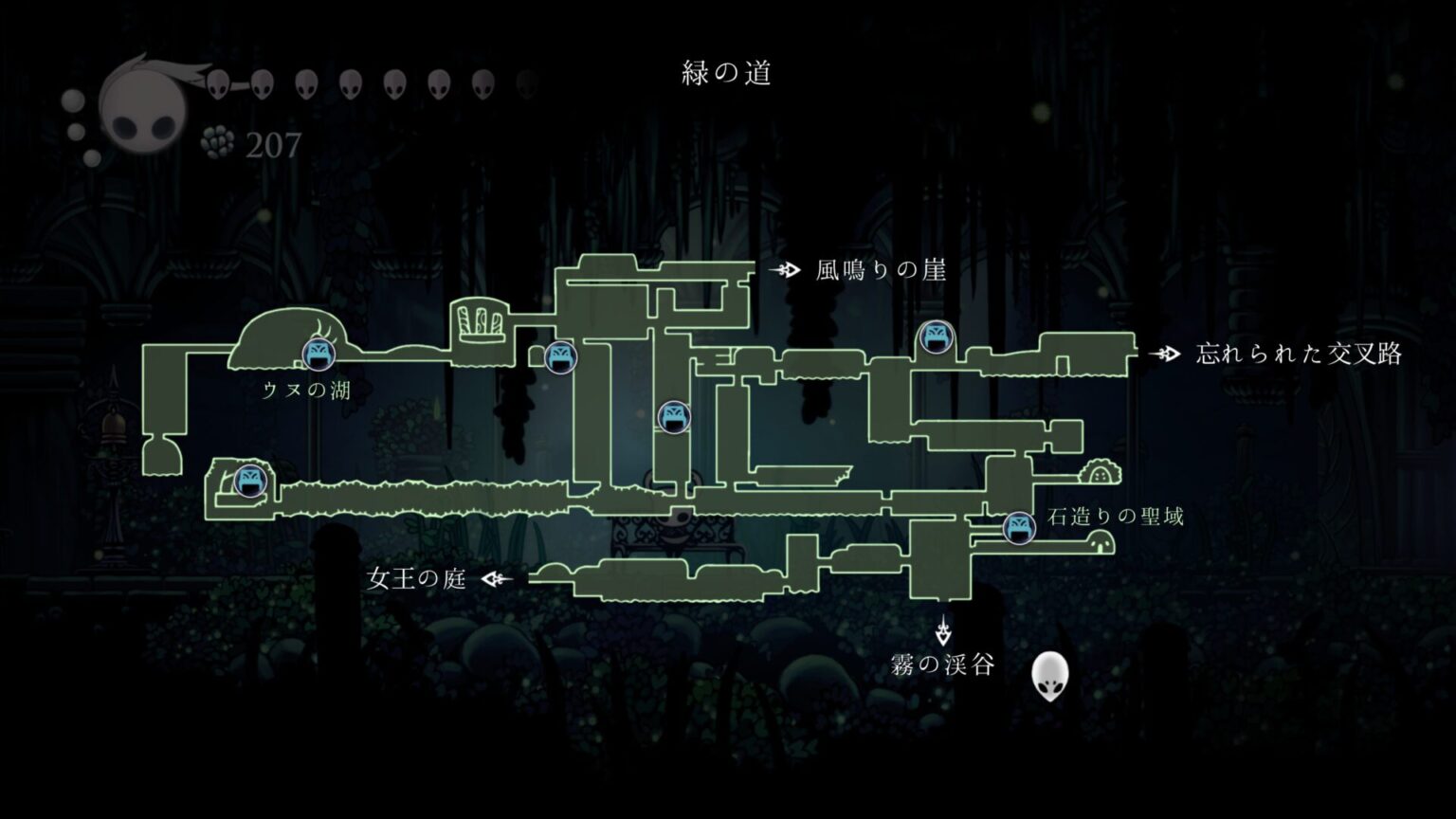This screenshot has height=819, width=1456.
Task: Select the grub marker at the map's center
Action: point(675,415)
